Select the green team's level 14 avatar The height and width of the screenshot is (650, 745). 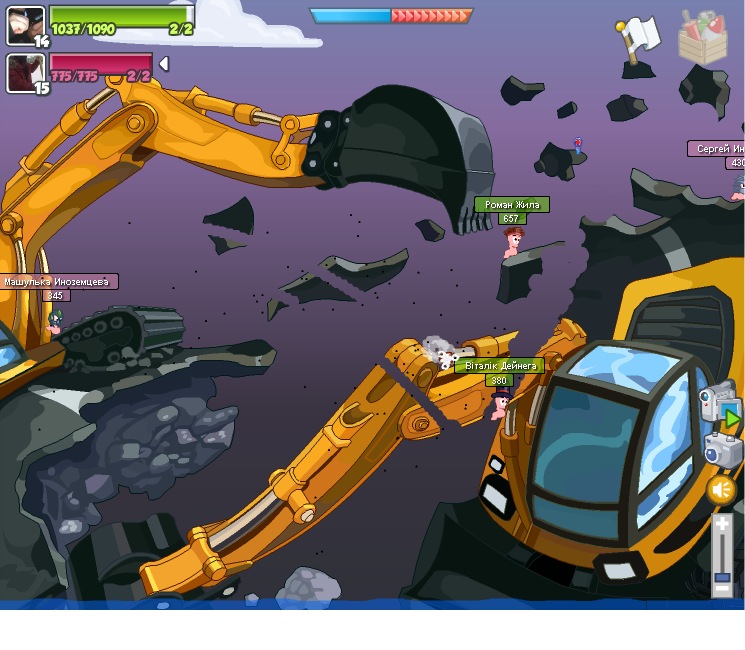(26, 25)
